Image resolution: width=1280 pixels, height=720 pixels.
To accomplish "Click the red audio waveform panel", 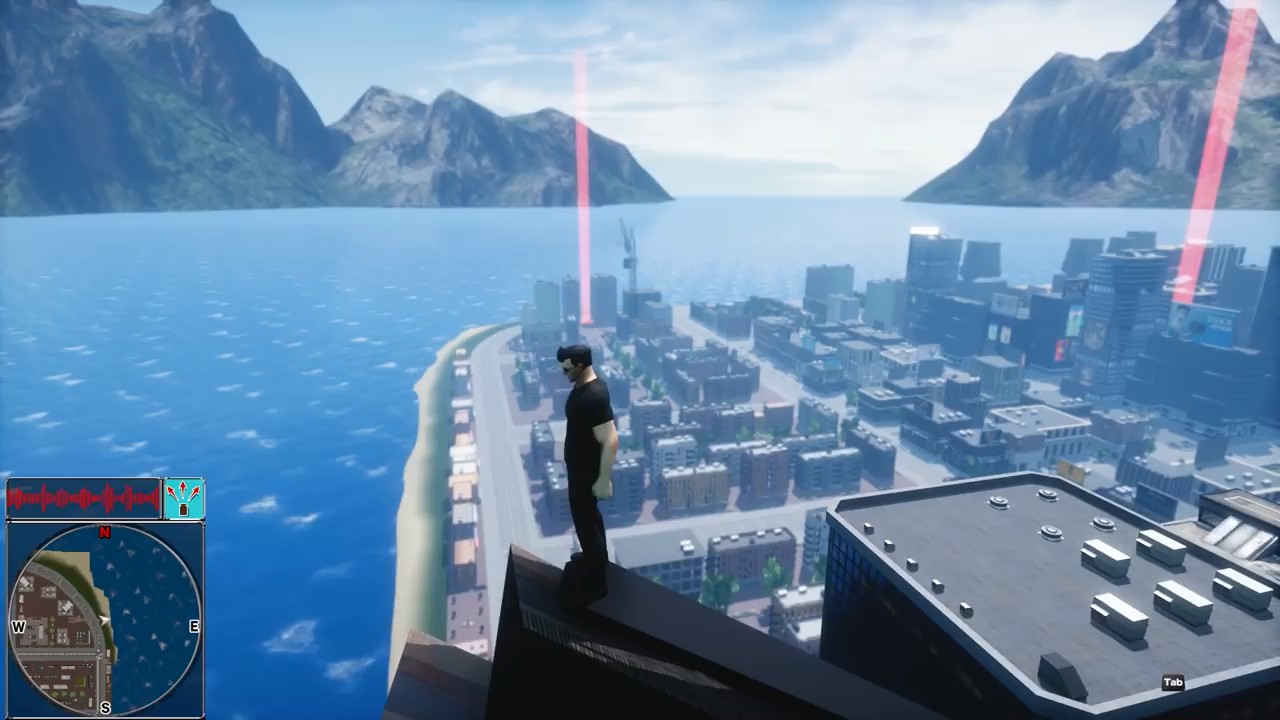I will coord(84,498).
